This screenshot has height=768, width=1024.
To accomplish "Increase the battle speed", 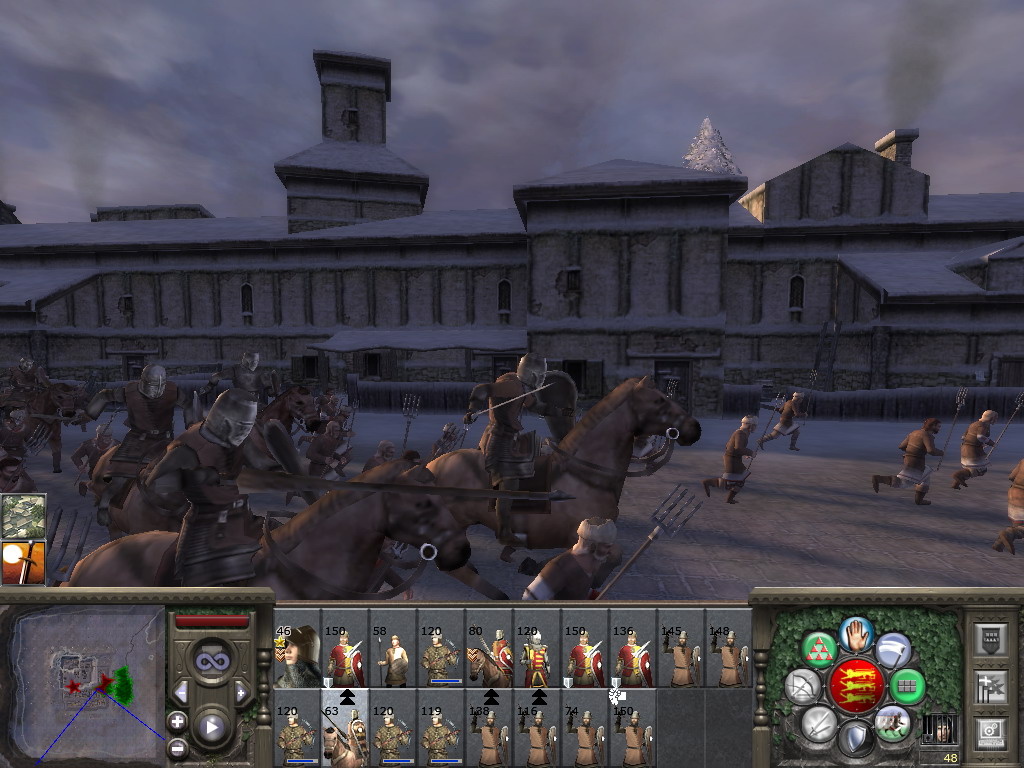I will coord(241,692).
